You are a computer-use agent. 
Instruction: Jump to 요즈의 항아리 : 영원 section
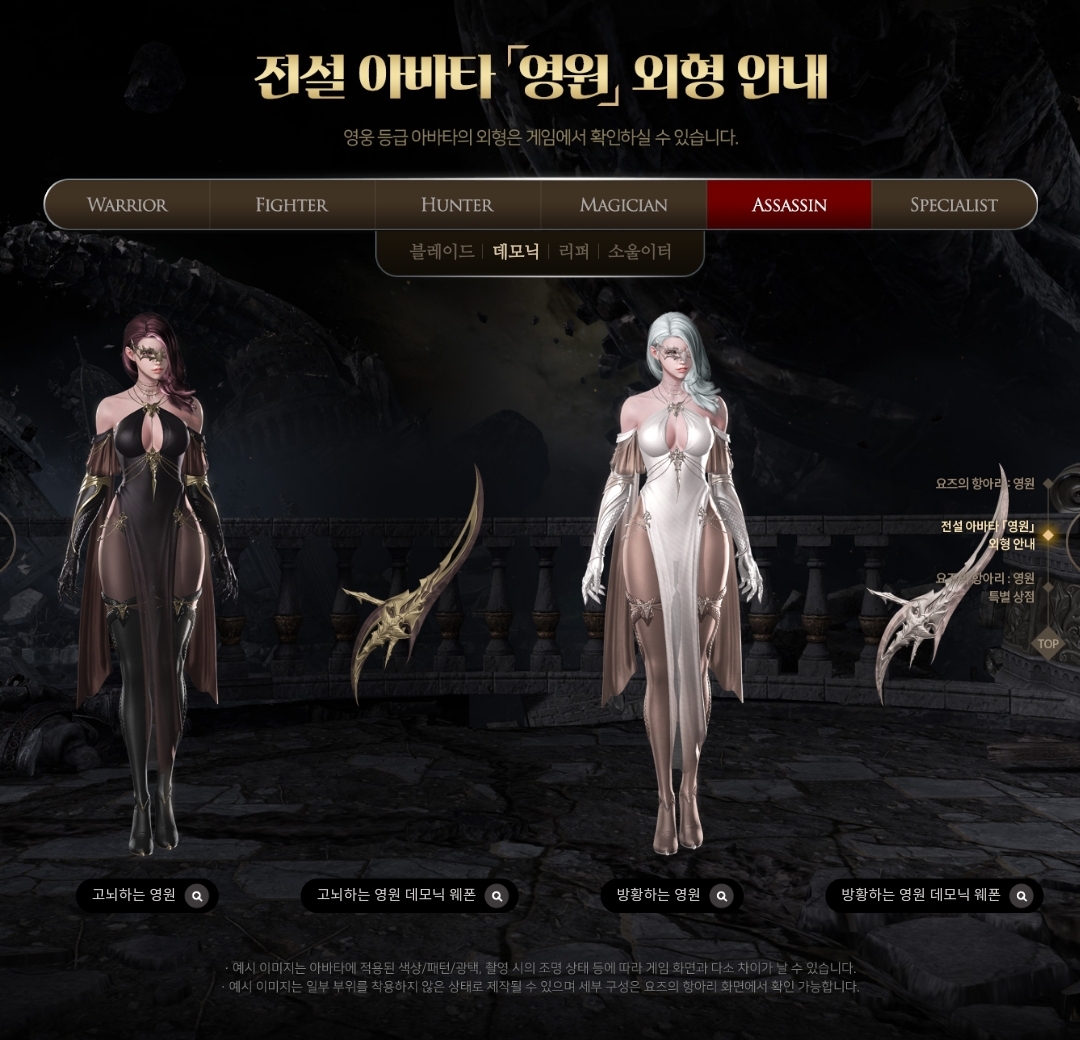(985, 484)
